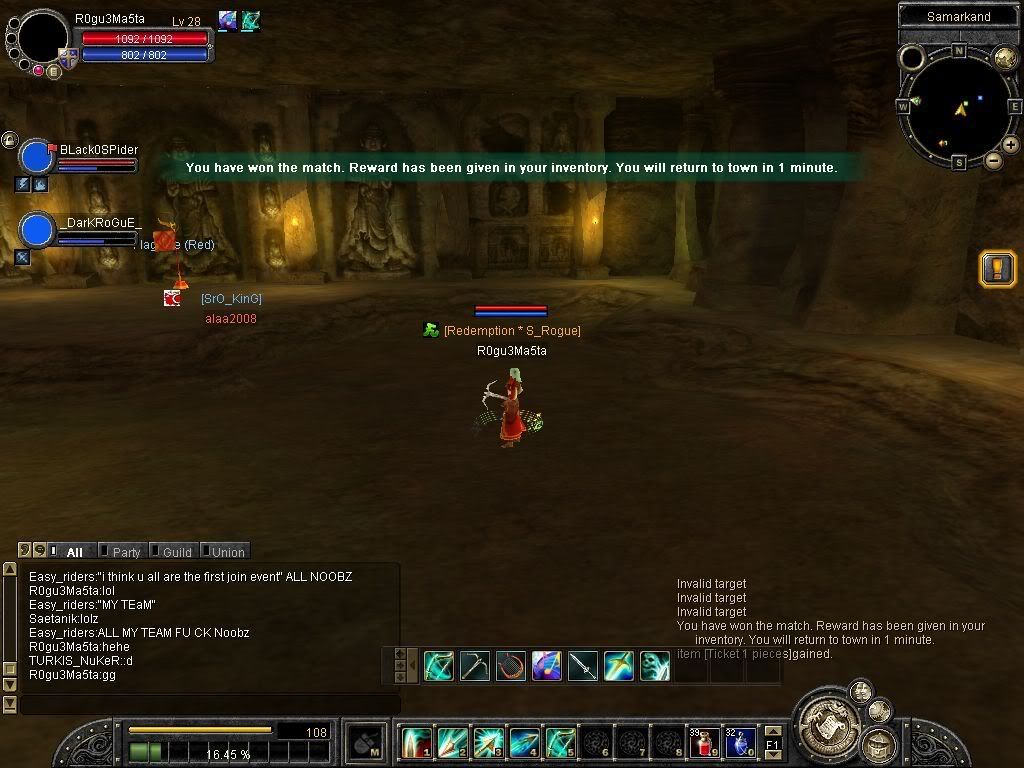Activate the skull skill on the upper quickbar

(x=655, y=666)
